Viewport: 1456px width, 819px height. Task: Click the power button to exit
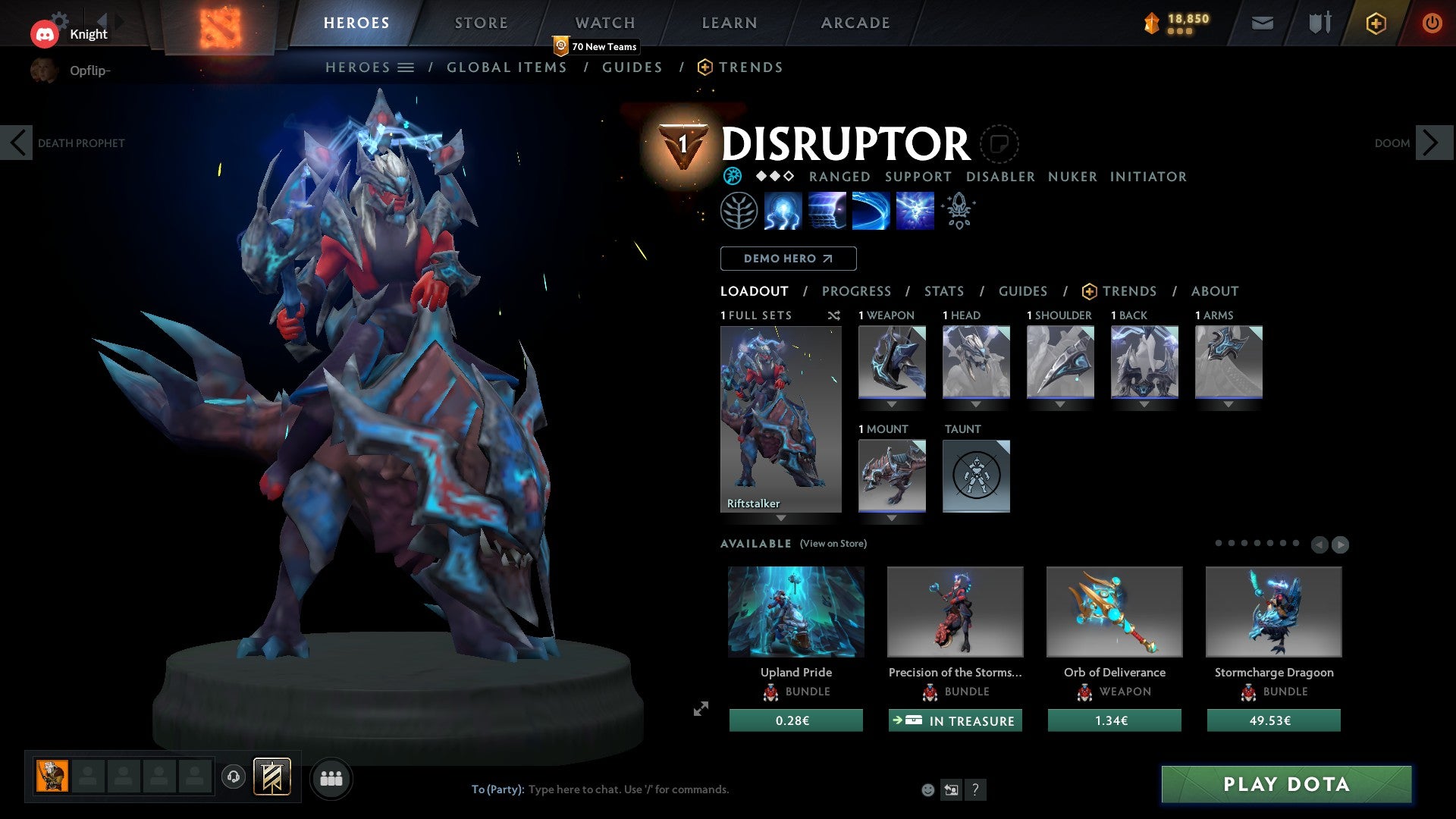[x=1432, y=23]
